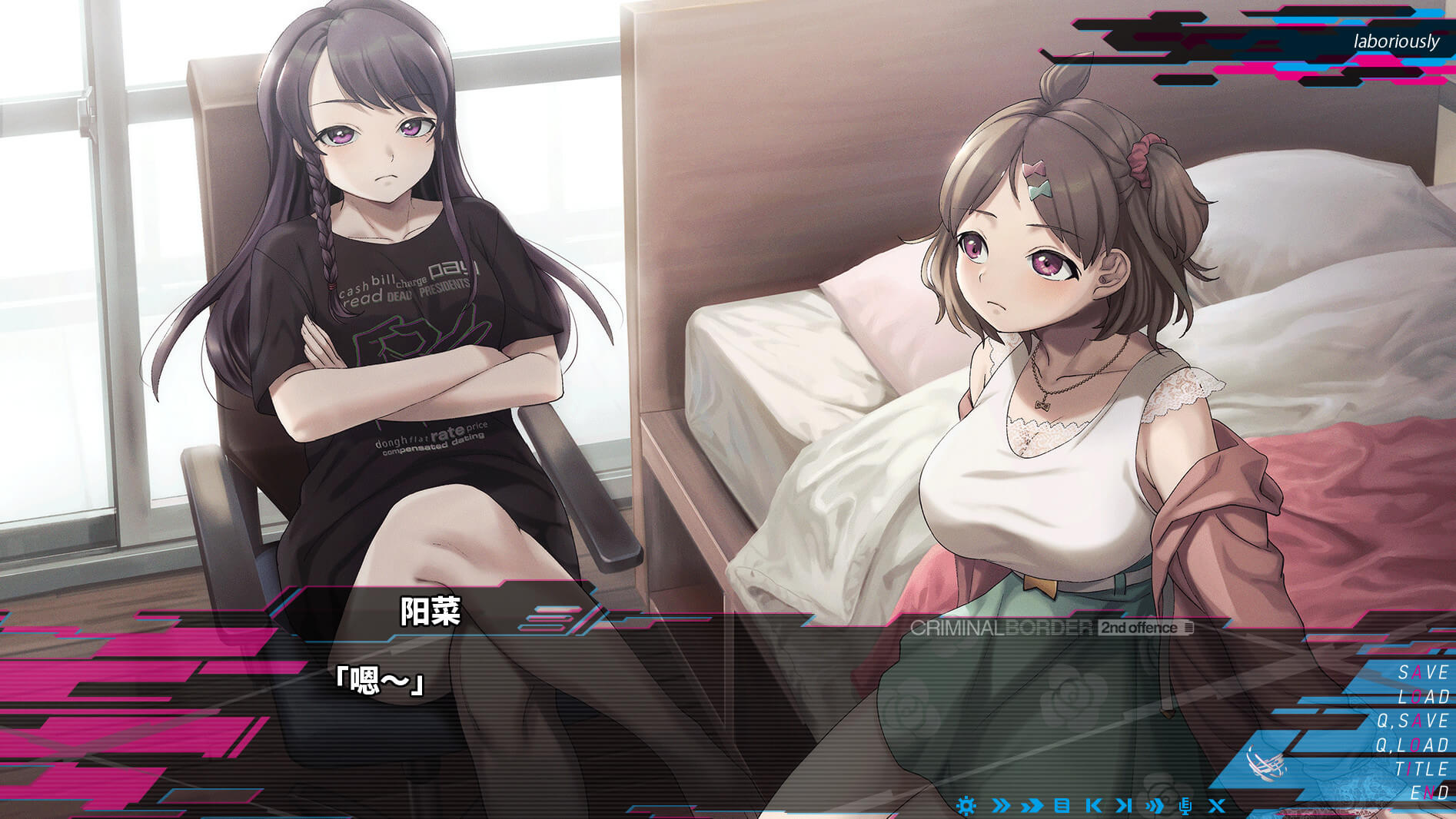1456x819 pixels.
Task: Select END to quit the game
Action: point(1429,792)
